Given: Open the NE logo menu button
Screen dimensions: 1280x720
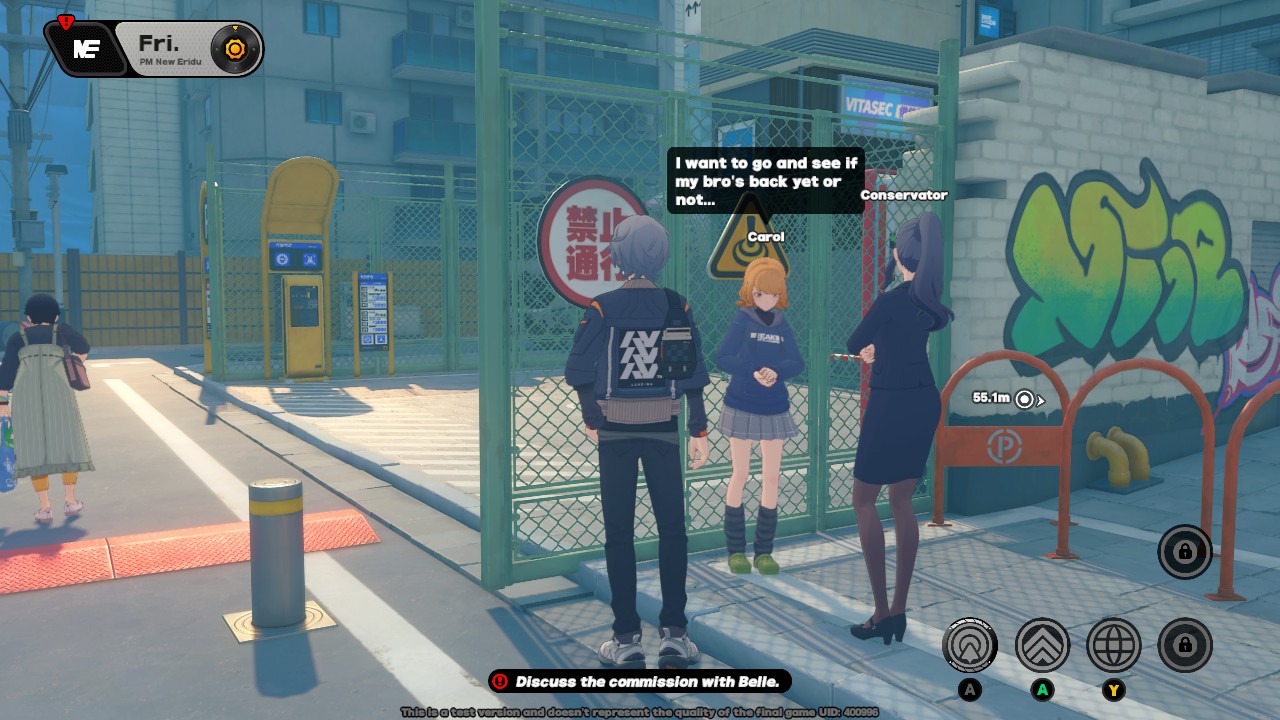Looking at the screenshot, I should [86, 49].
